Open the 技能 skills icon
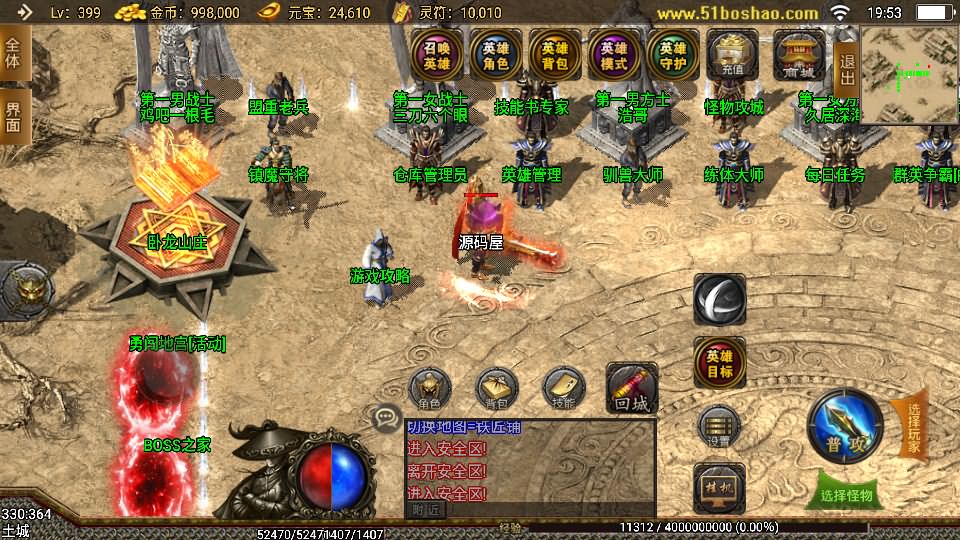Image resolution: width=960 pixels, height=540 pixels. (563, 390)
